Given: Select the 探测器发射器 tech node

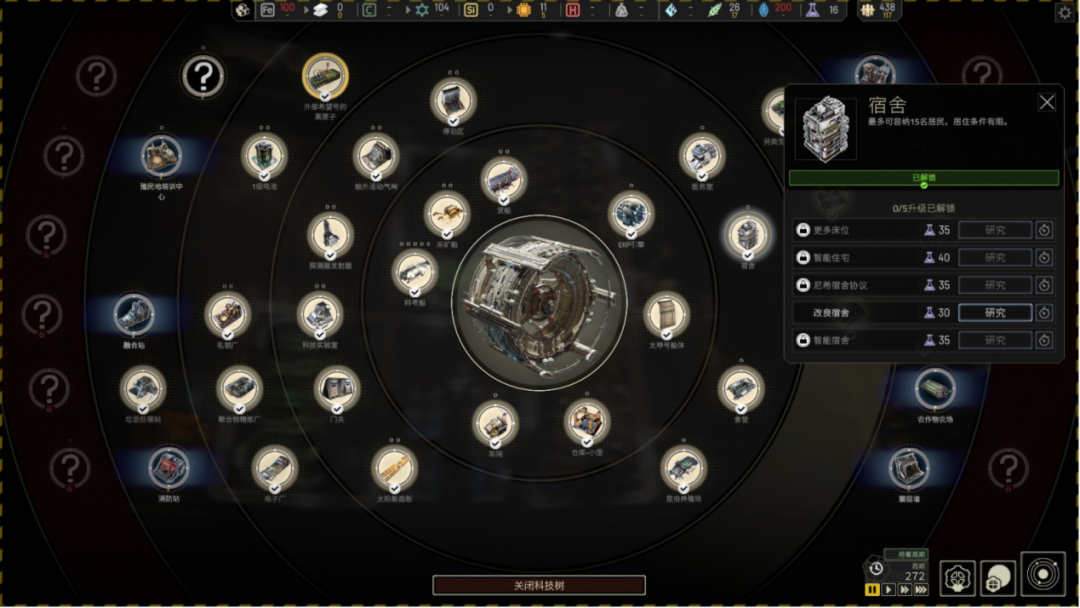Looking at the screenshot, I should 330,235.
